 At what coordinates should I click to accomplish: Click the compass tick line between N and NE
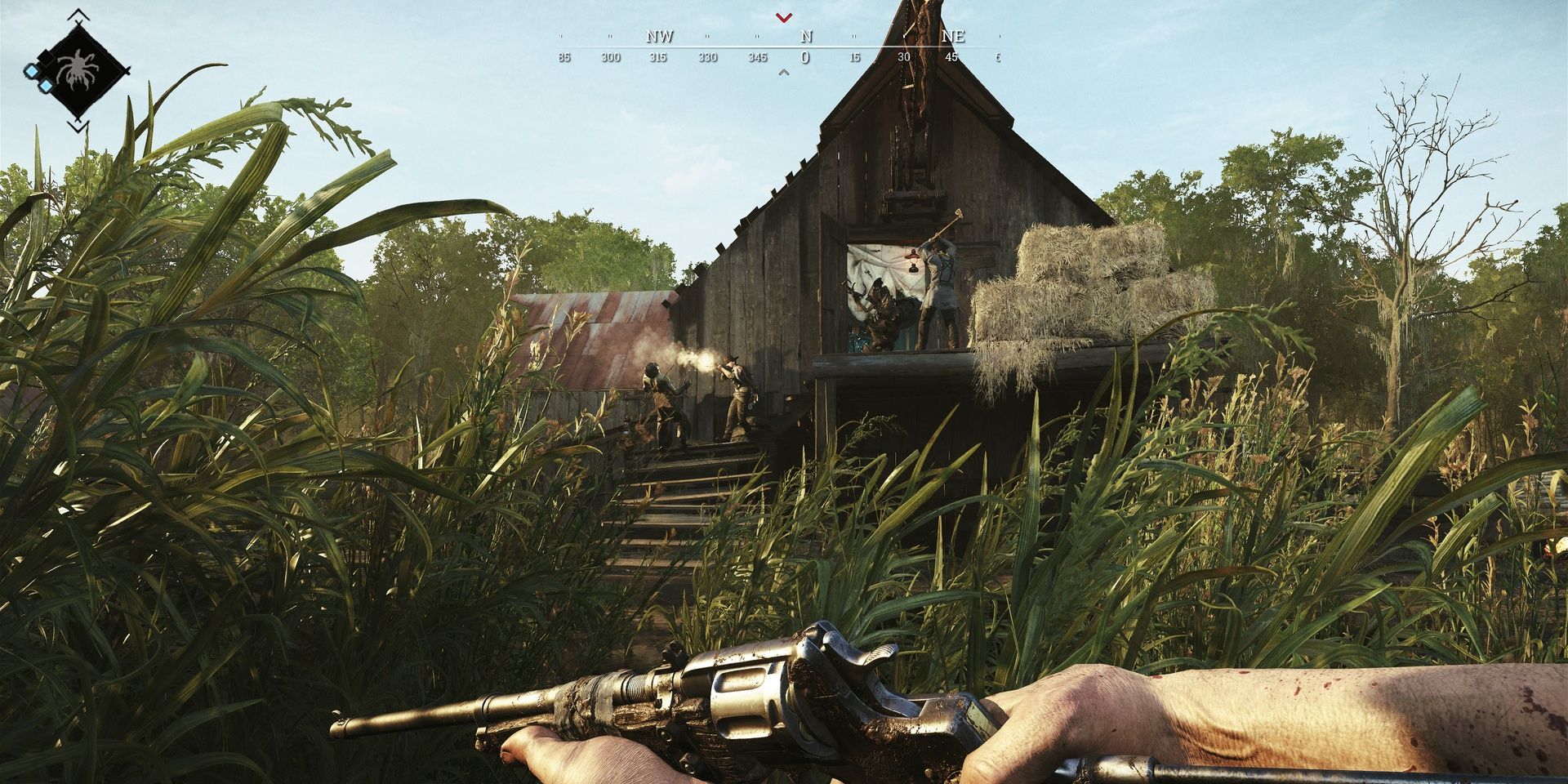point(853,36)
